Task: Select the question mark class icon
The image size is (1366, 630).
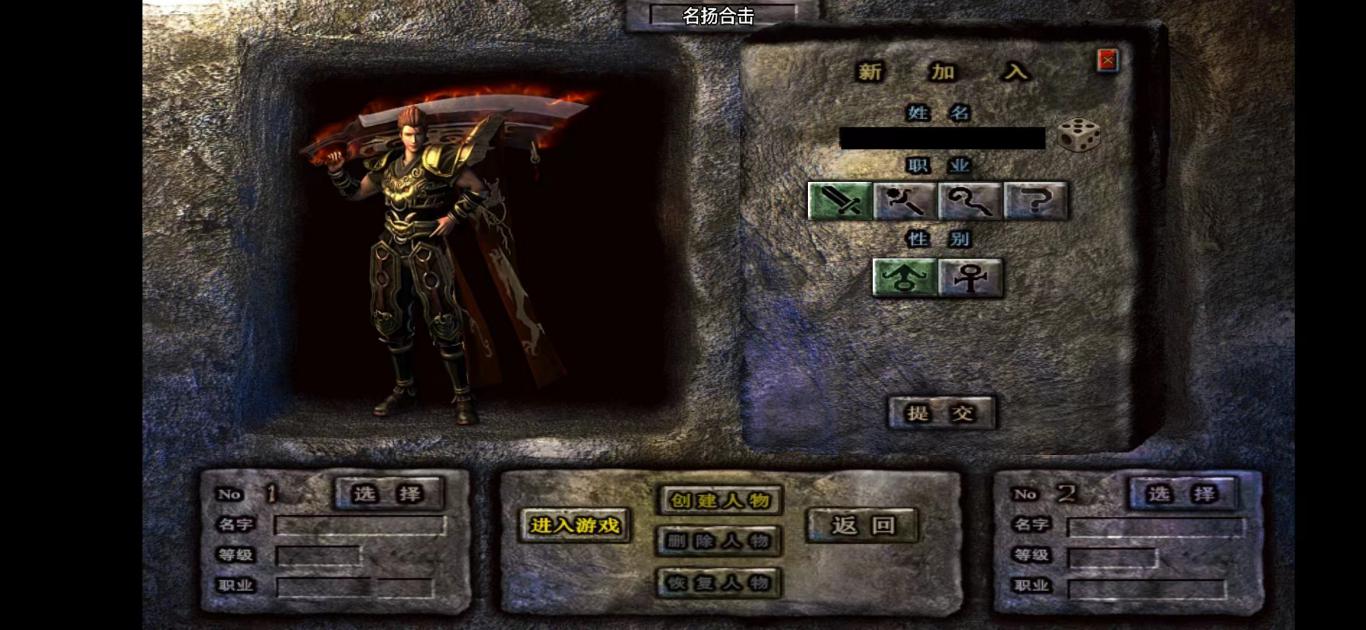Action: (x=1036, y=201)
